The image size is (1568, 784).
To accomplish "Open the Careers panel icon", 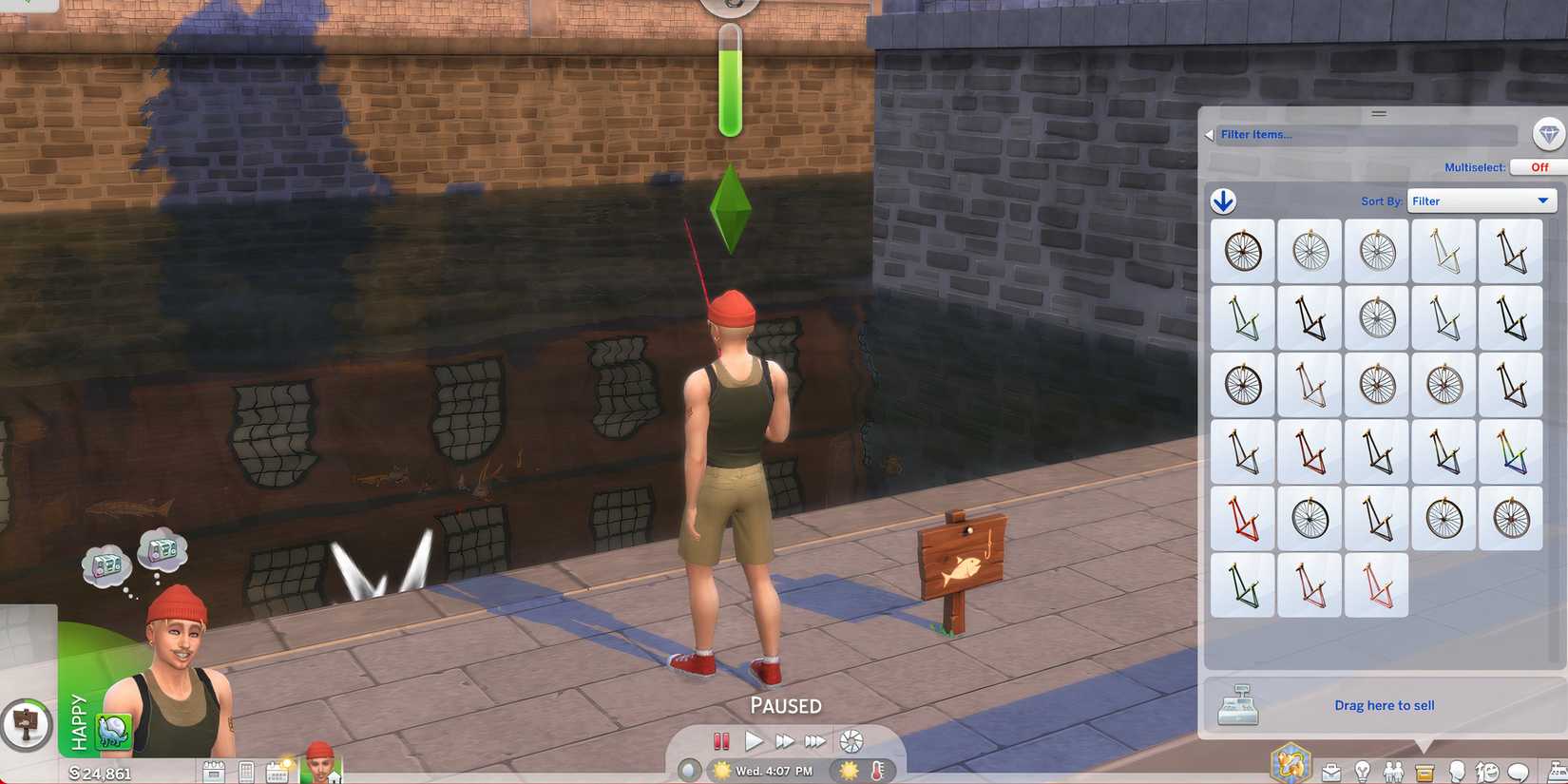I will click(1332, 770).
